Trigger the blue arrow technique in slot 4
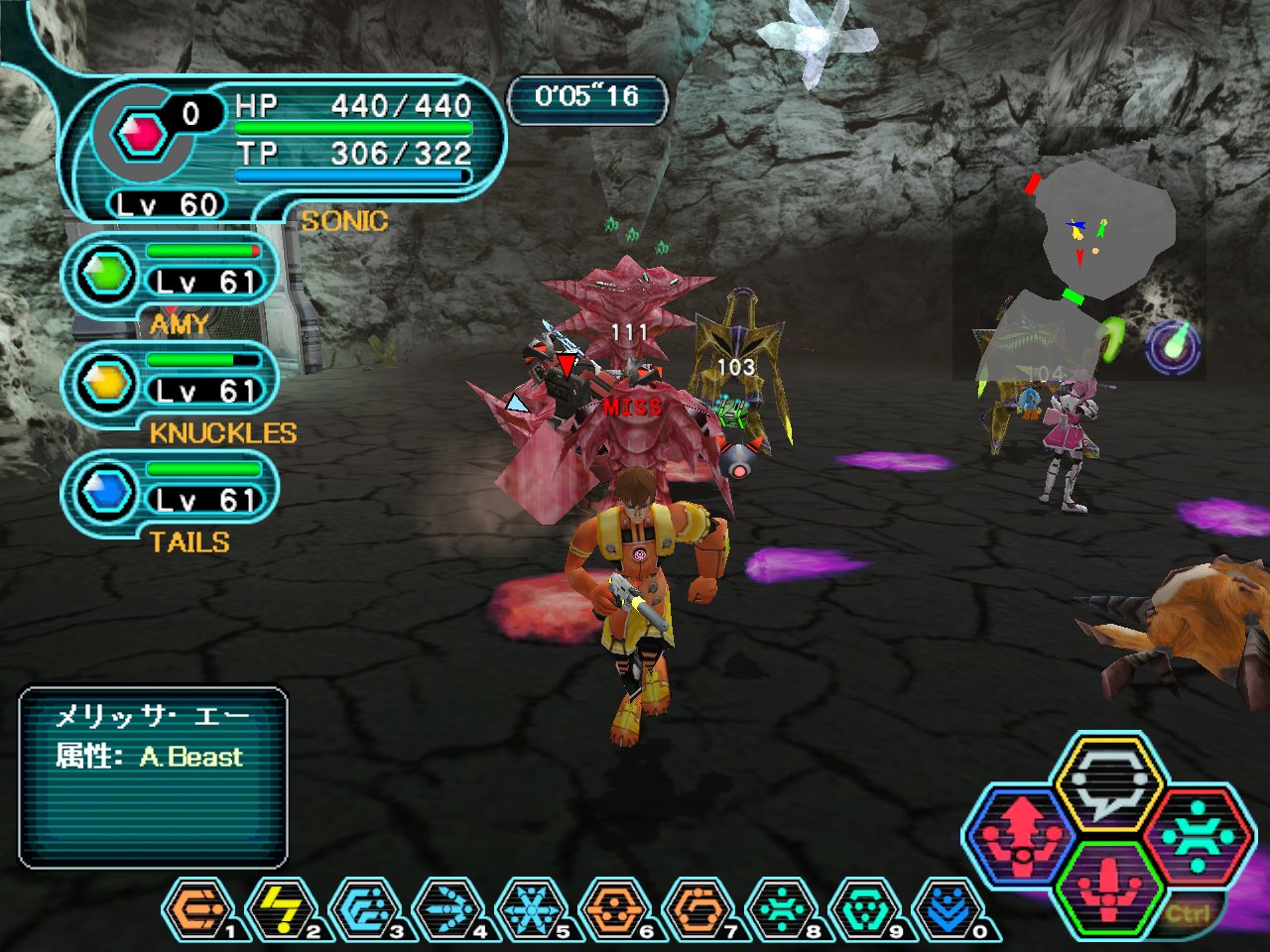The width and height of the screenshot is (1270, 952). 448,908
